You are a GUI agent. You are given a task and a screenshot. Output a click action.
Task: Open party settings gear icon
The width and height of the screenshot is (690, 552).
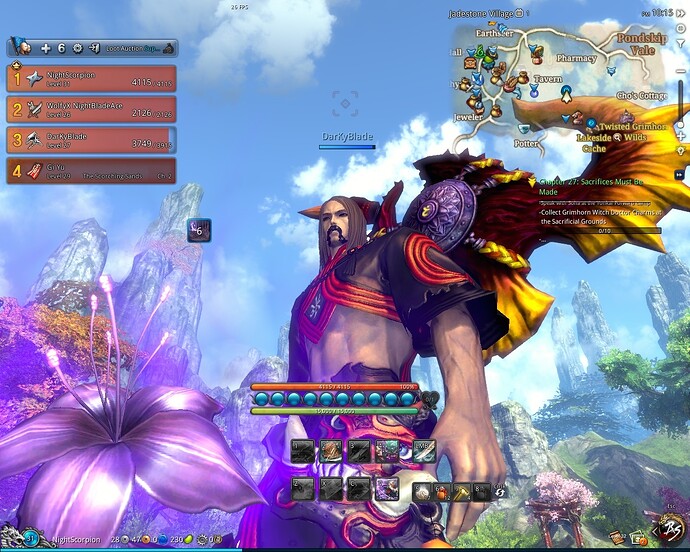tap(77, 47)
